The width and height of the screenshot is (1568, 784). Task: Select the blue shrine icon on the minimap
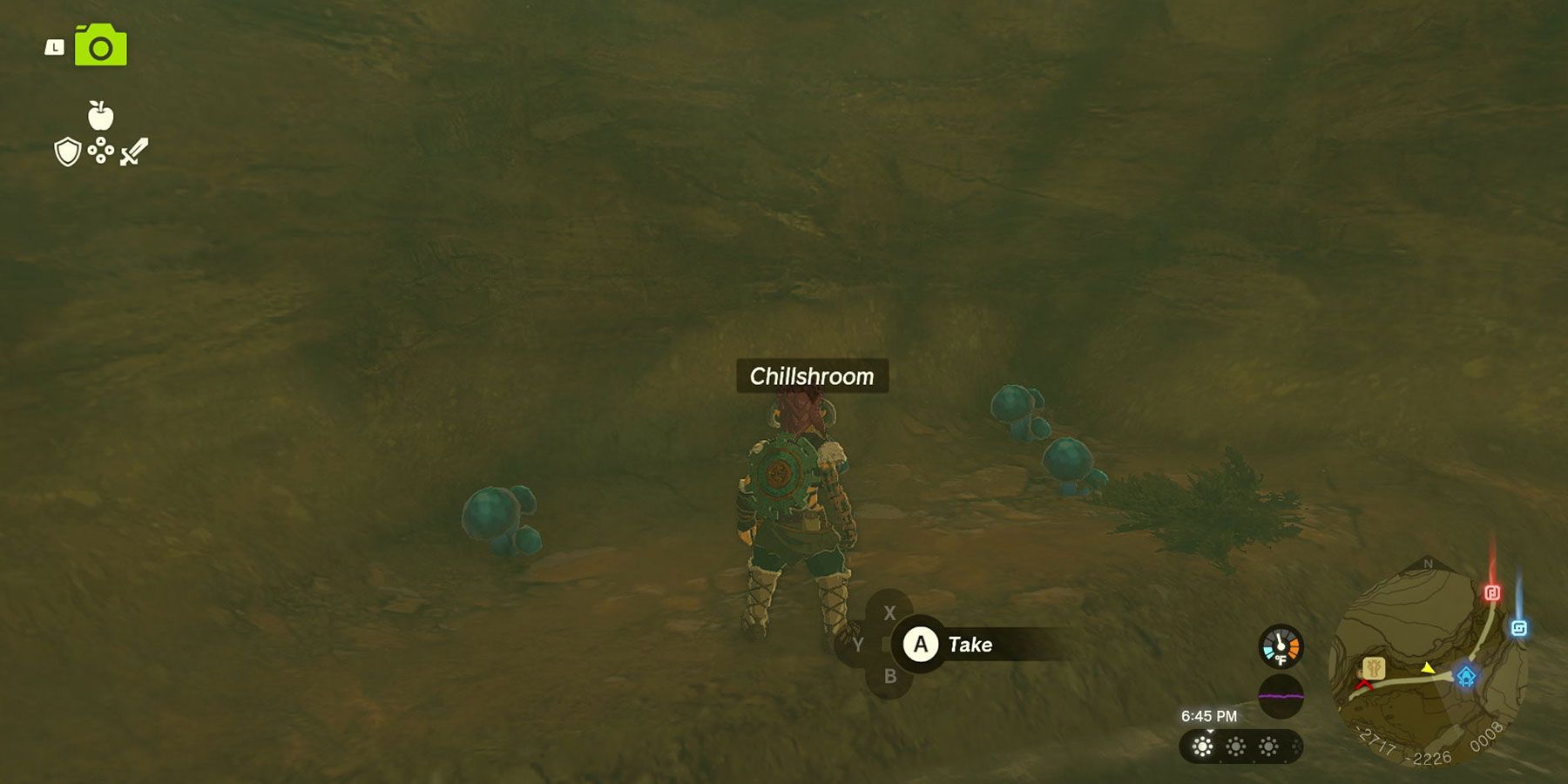(1467, 676)
